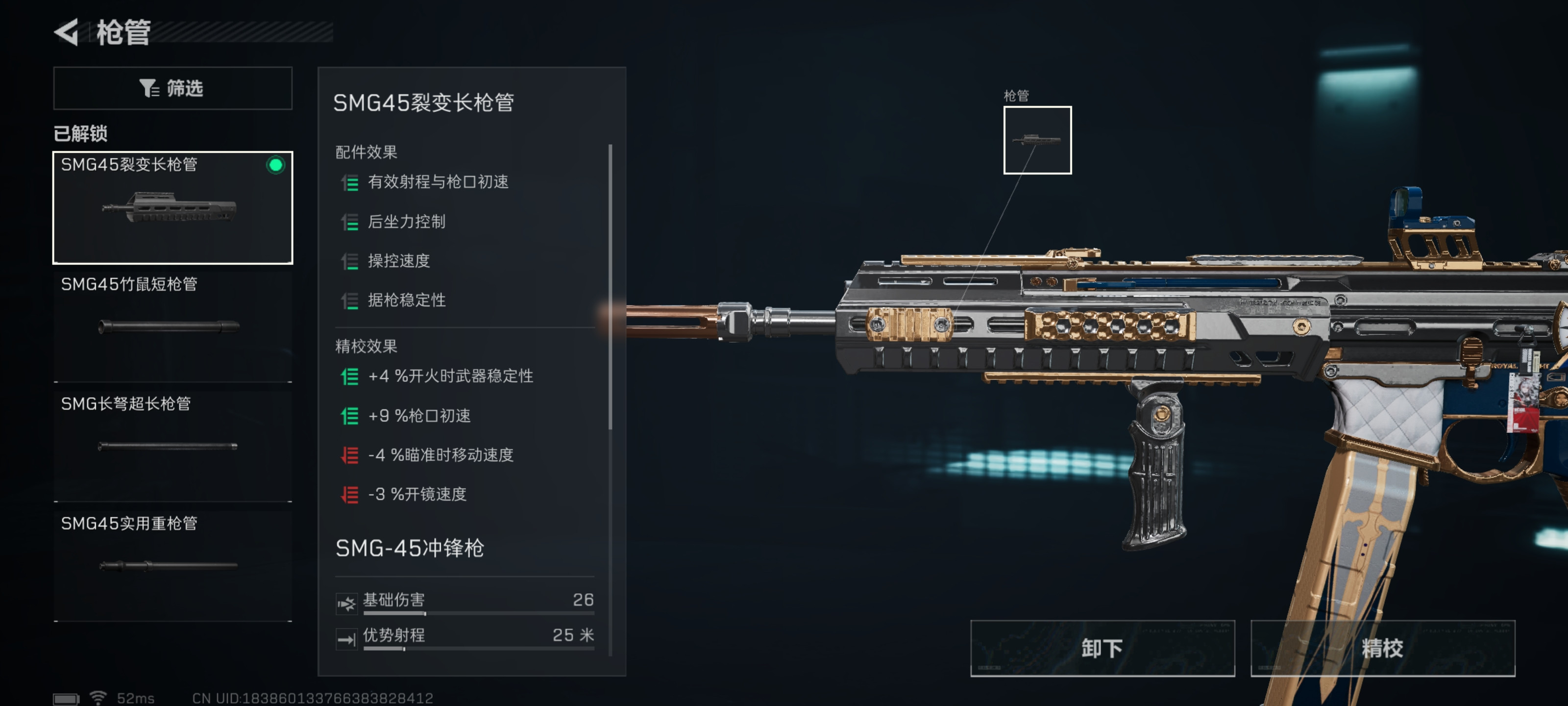Click the 枪管 attachment slot on weapon
This screenshot has width=1568, height=706.
click(1037, 140)
